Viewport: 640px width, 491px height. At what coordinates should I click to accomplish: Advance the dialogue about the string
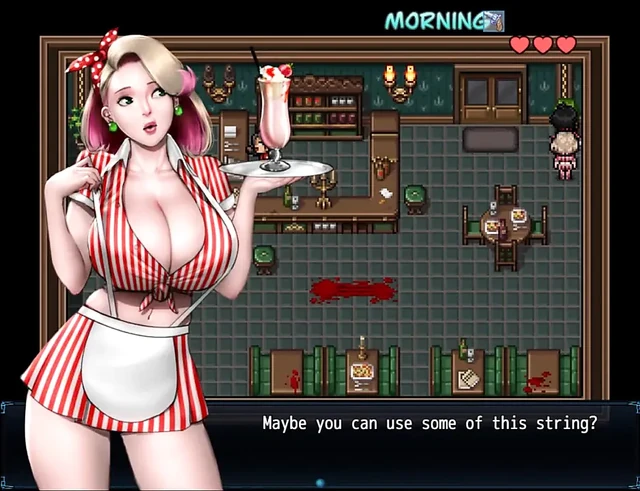pyautogui.click(x=429, y=424)
